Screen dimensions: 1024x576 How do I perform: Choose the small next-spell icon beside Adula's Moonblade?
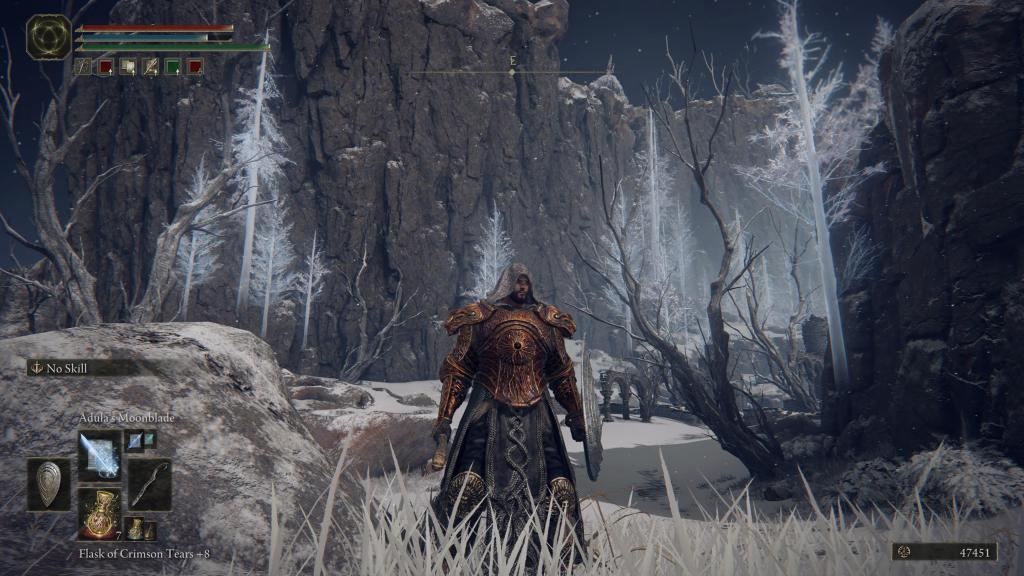[x=135, y=439]
